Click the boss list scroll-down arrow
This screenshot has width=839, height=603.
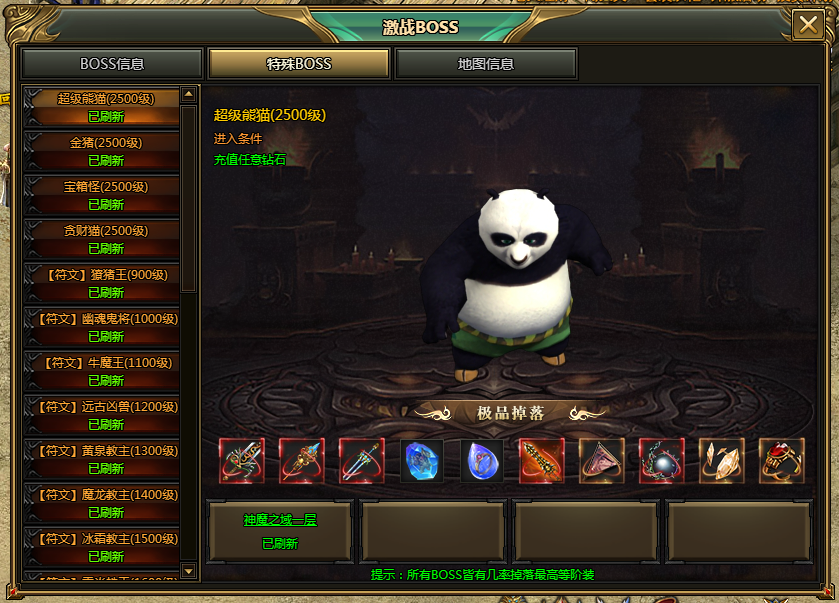188,571
